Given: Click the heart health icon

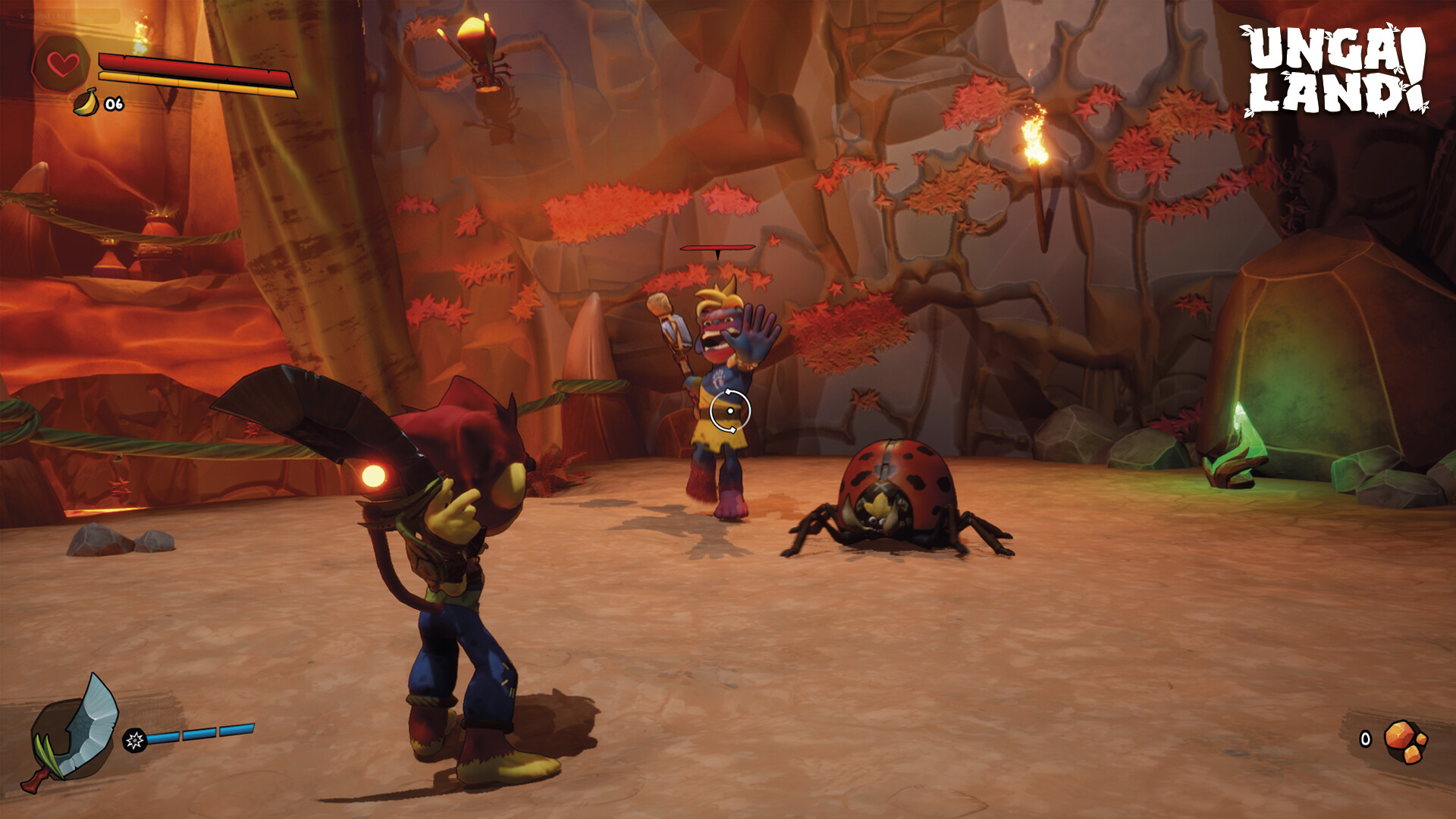Looking at the screenshot, I should coord(62,64).
